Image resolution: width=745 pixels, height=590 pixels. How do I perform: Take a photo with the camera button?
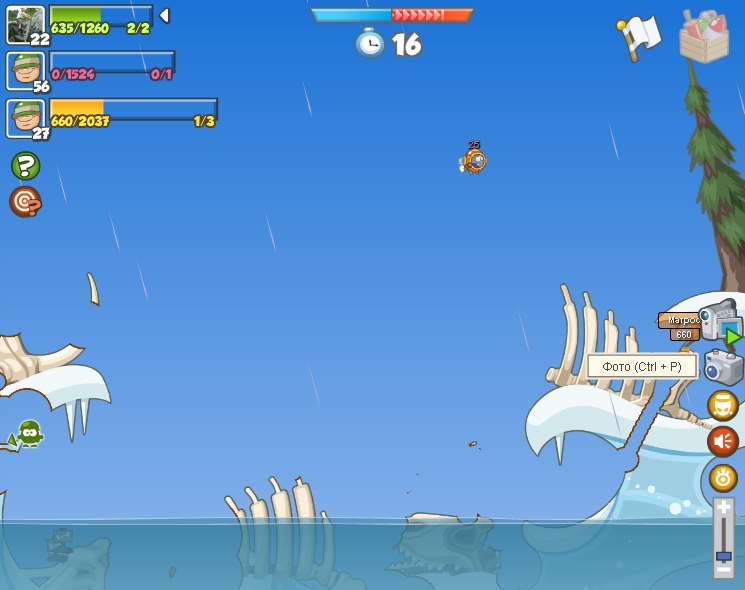(723, 367)
